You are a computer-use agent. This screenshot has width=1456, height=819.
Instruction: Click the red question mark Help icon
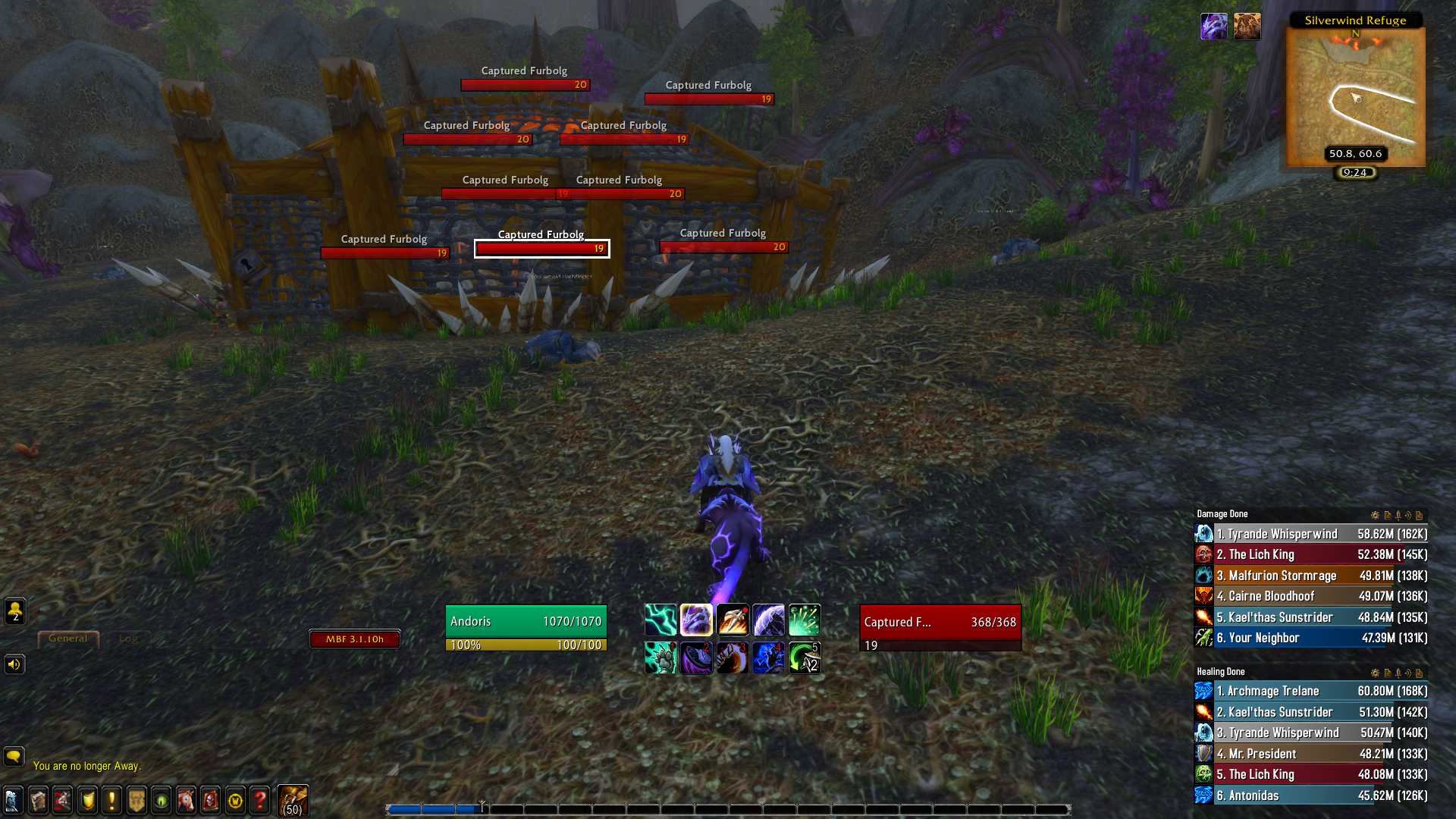pos(259,800)
